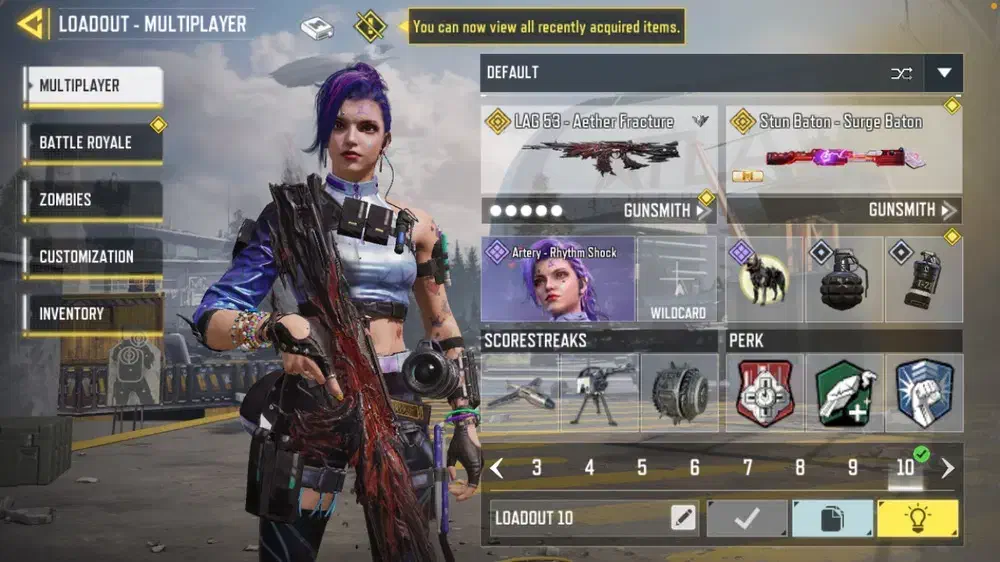The image size is (1000, 562).
Task: Open the Inventory tab
Action: [92, 314]
